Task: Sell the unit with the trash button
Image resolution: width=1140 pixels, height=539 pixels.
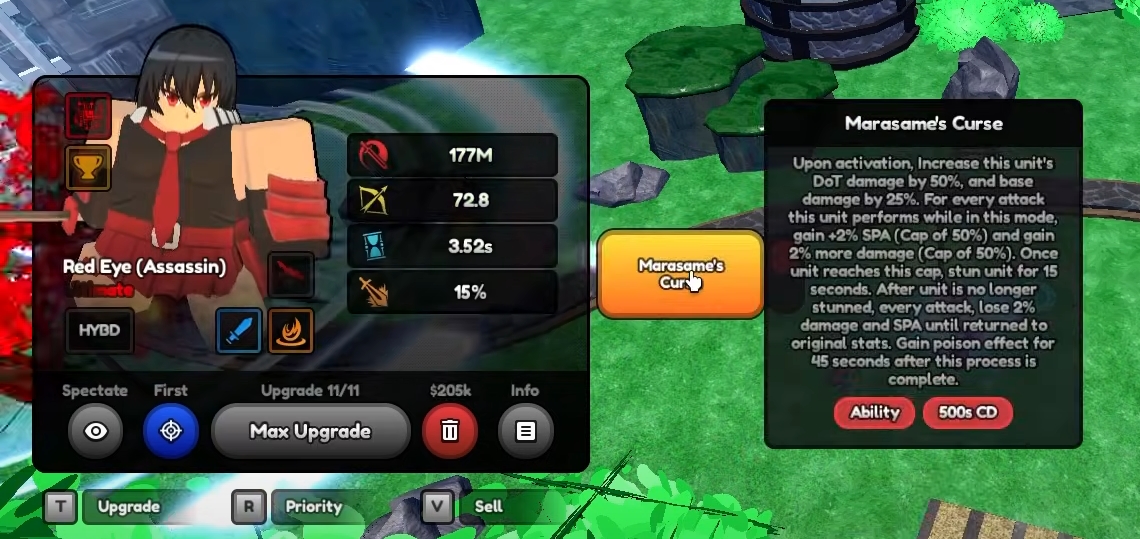Action: pos(450,431)
